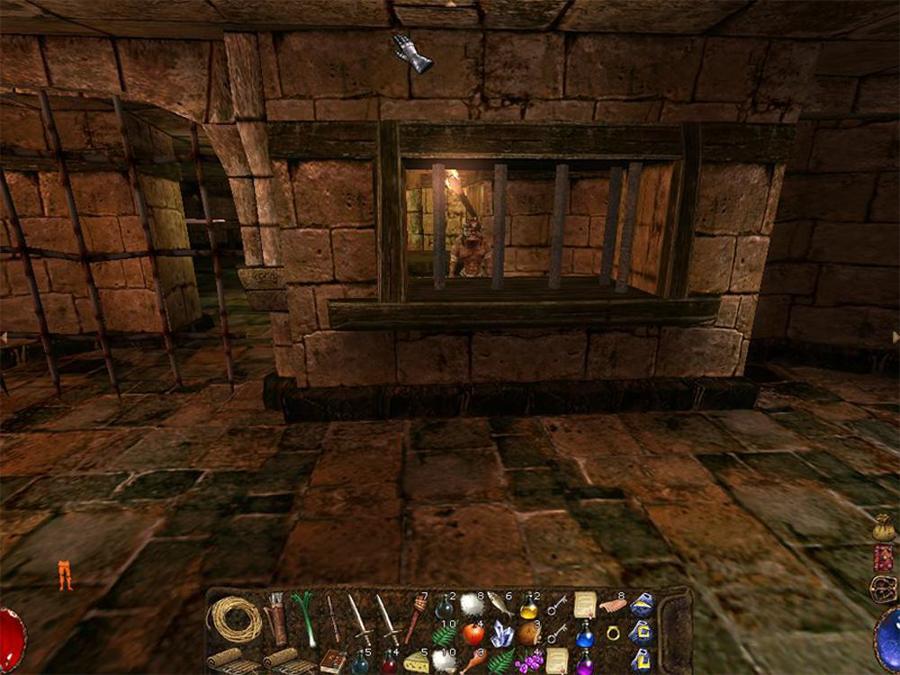This screenshot has height=675, width=900.
Task: Pick the arrow quiver from the inventory
Action: [x=277, y=617]
